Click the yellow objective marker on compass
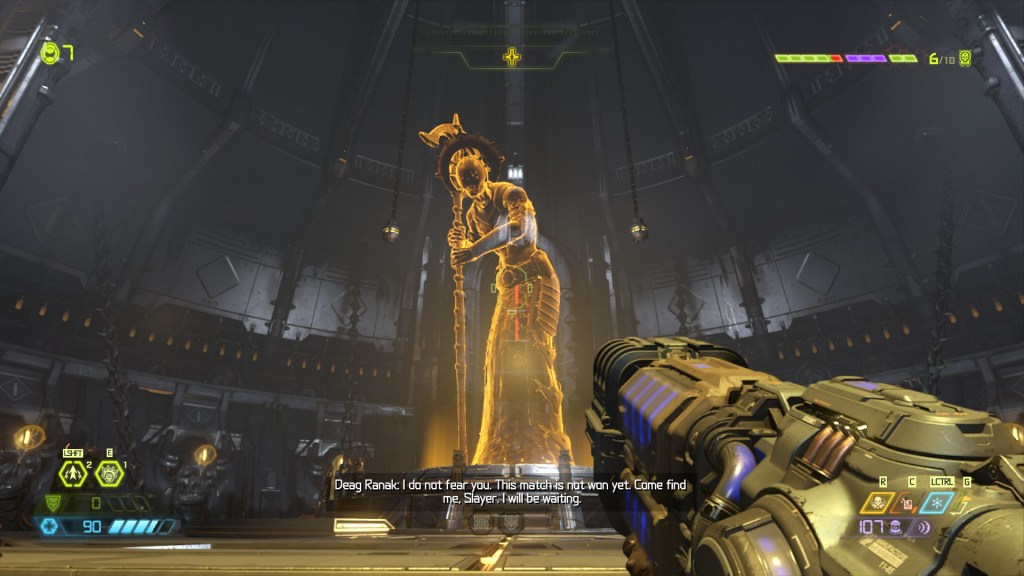 click(x=512, y=57)
